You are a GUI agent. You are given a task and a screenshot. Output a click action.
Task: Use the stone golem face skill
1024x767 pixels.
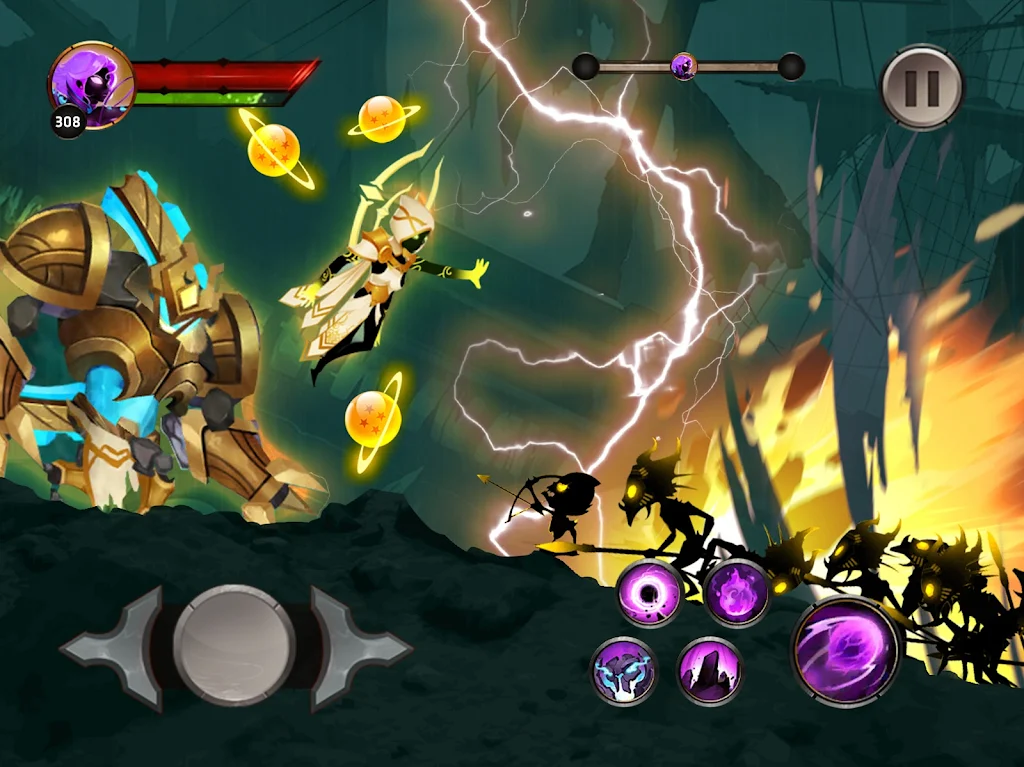(x=623, y=670)
